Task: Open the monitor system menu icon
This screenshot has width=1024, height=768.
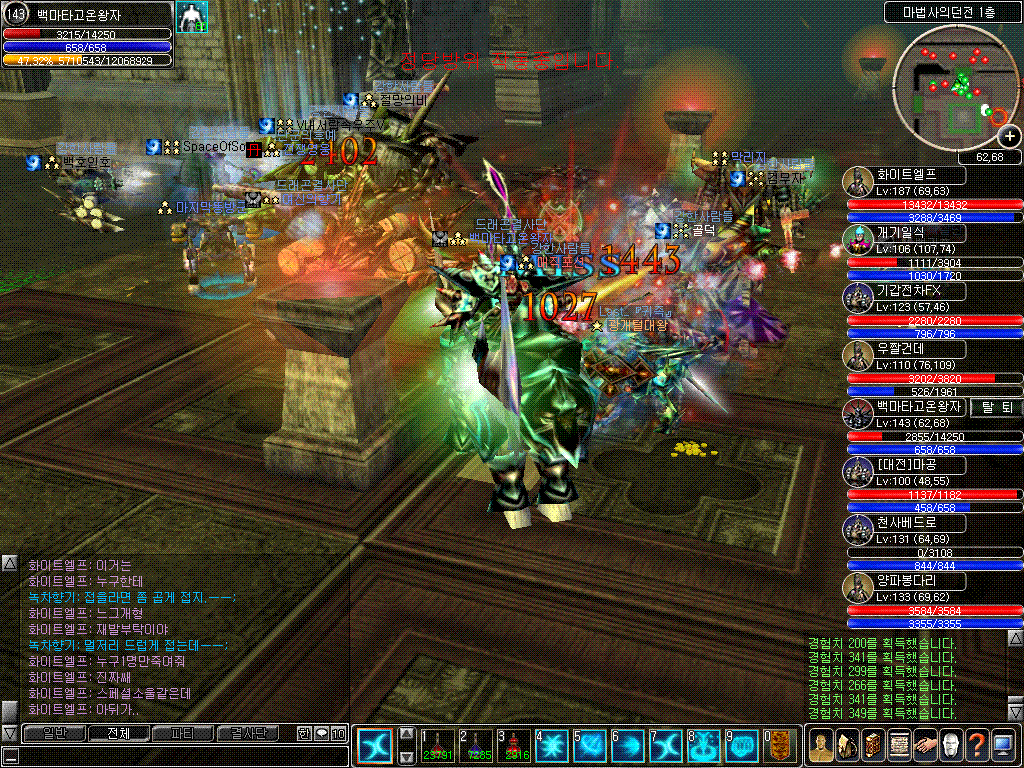Action: click(x=1002, y=746)
